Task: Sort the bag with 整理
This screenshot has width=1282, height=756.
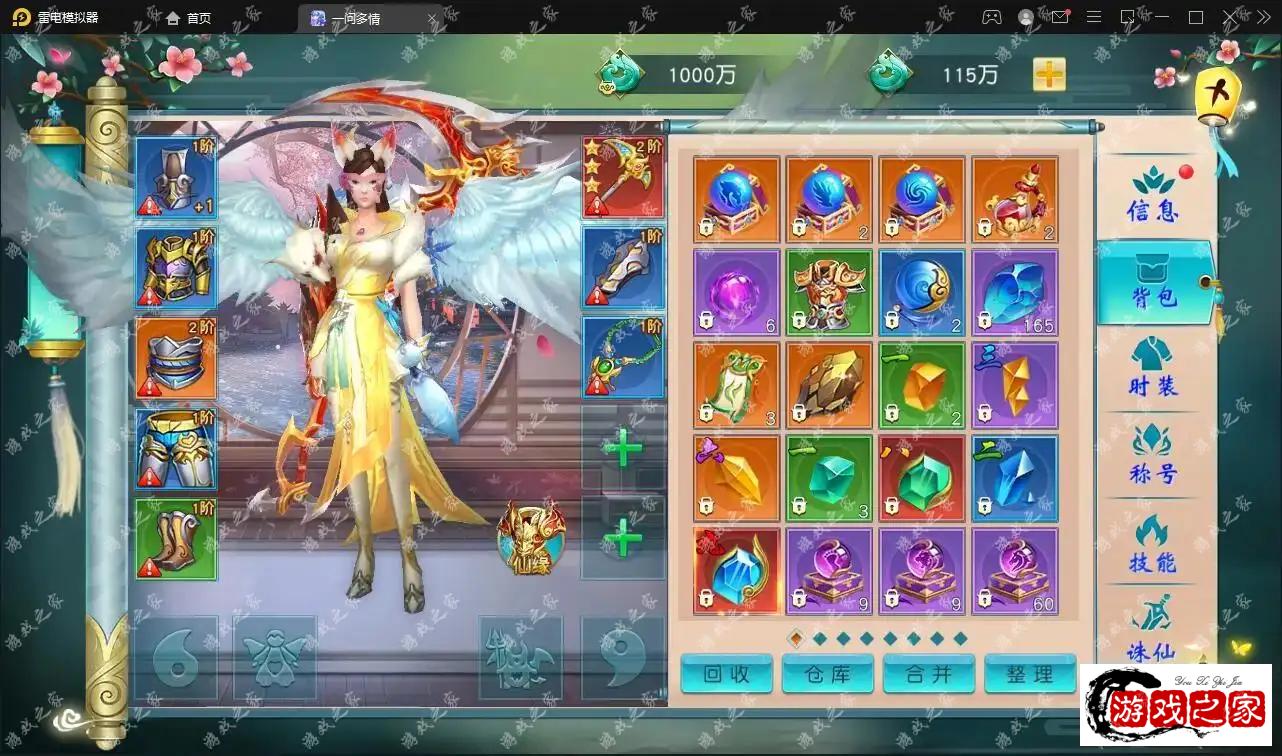Action: (x=1030, y=674)
